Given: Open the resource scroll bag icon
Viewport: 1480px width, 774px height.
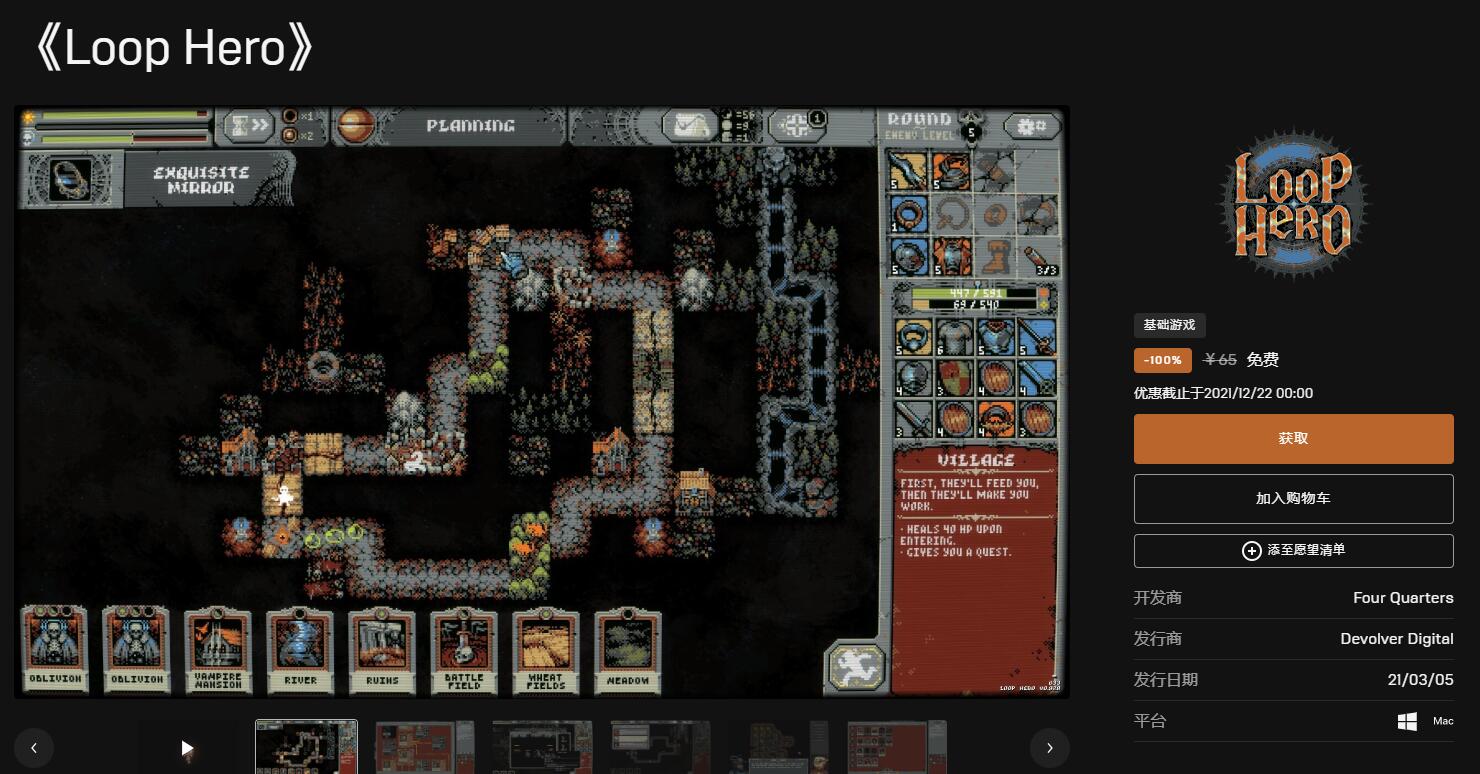Looking at the screenshot, I should pos(692,126).
